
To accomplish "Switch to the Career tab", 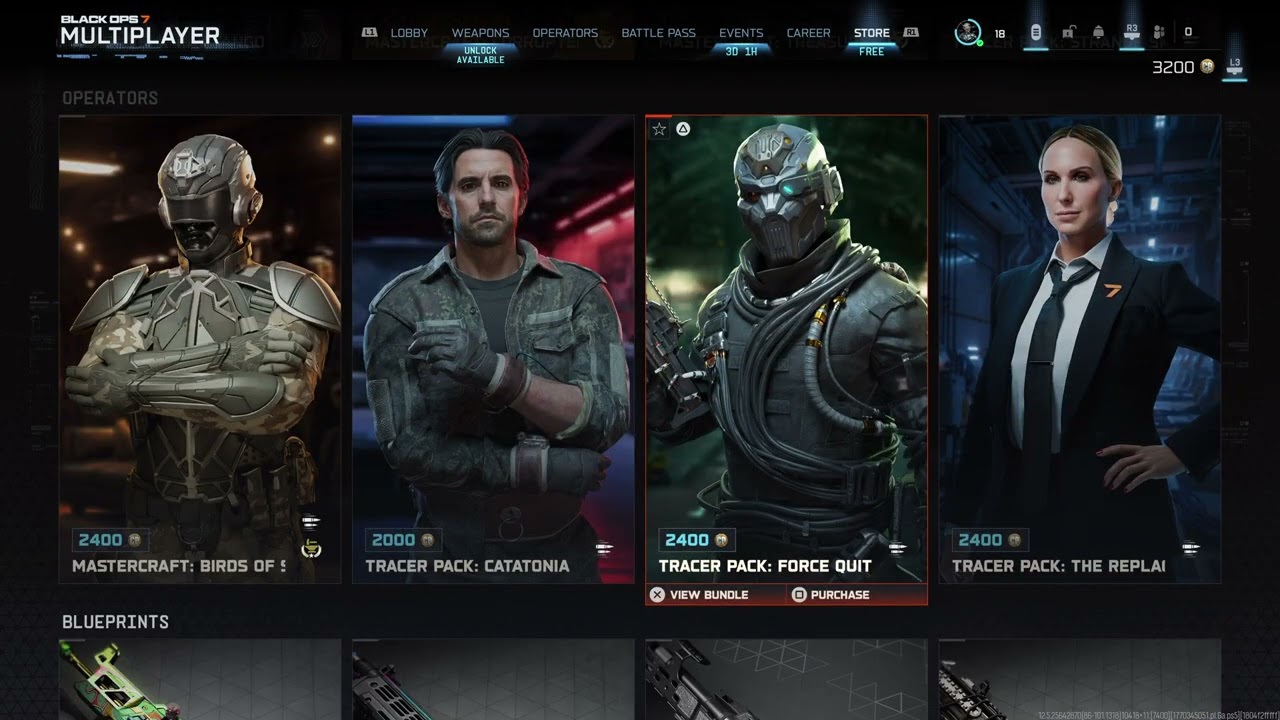I will pyautogui.click(x=808, y=33).
